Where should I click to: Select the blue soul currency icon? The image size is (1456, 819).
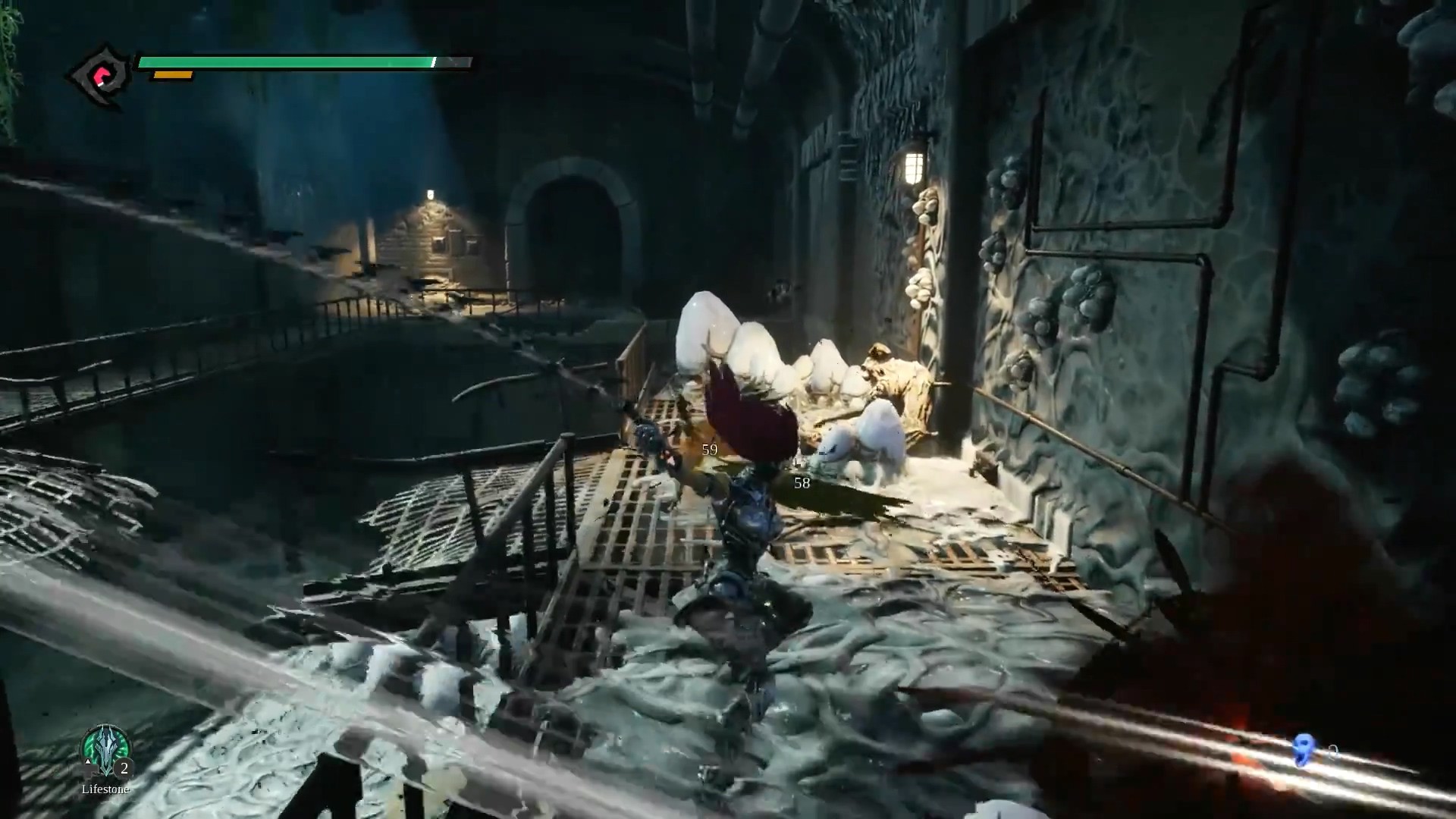tap(1304, 750)
